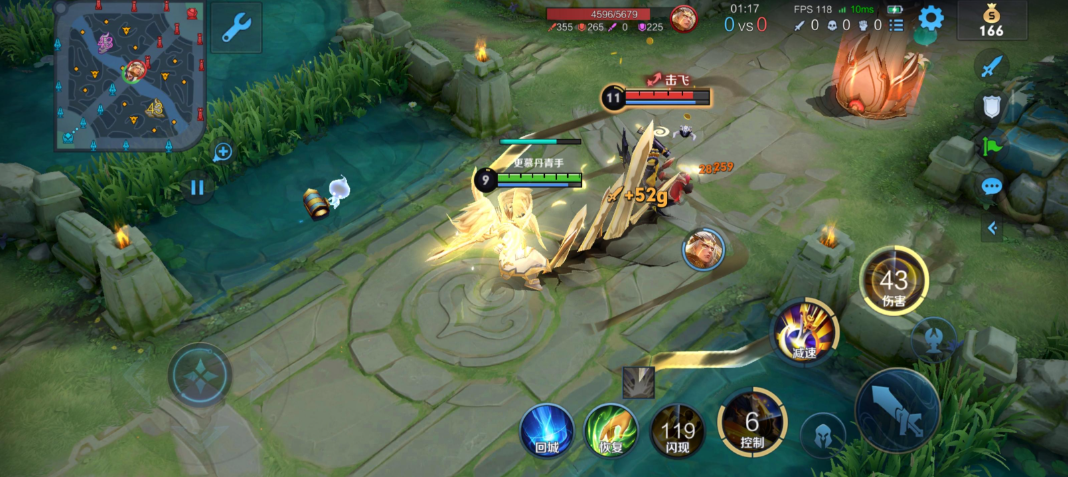Viewport: 1068px width, 477px height.
Task: Recall to base with 回城
Action: point(546,432)
